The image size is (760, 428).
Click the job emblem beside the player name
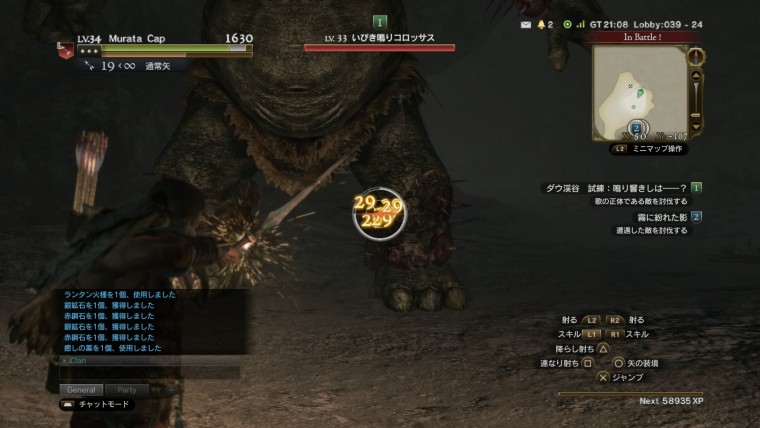(66, 51)
